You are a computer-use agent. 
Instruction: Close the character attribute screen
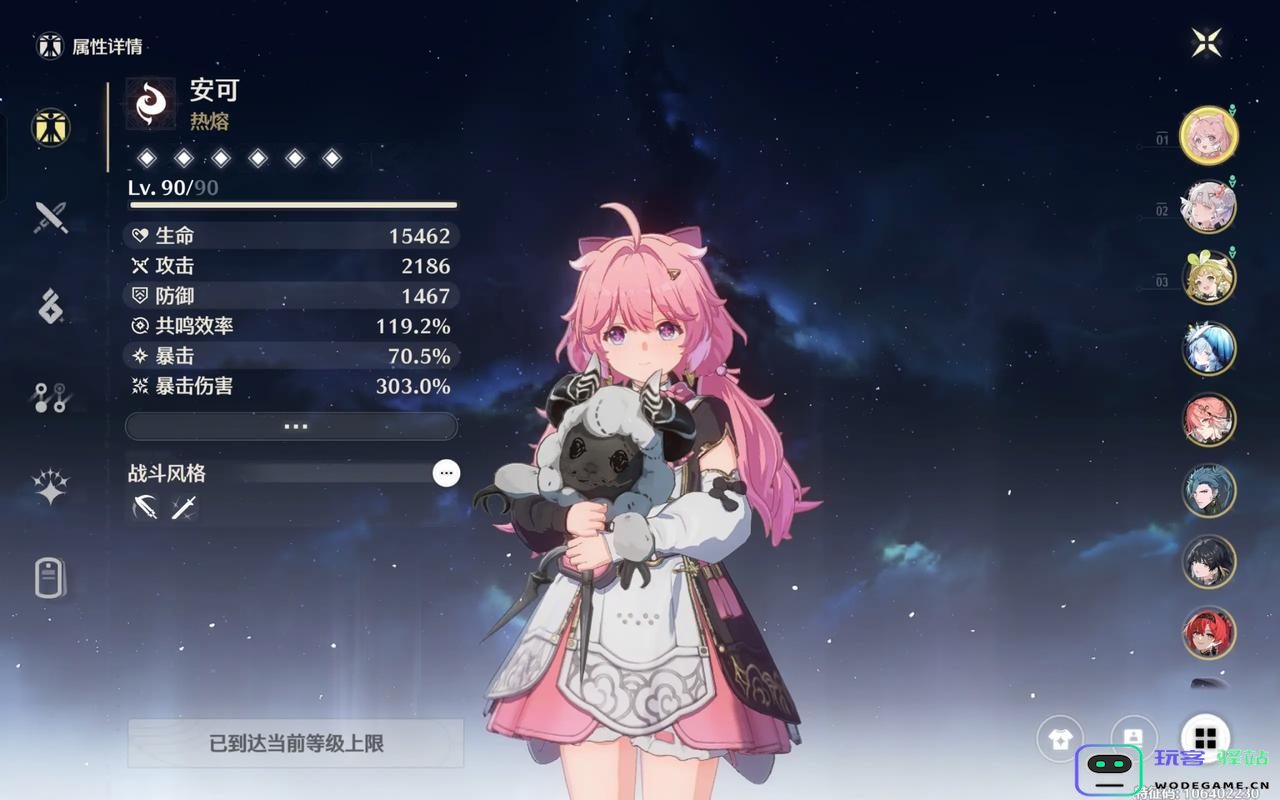tap(1206, 42)
